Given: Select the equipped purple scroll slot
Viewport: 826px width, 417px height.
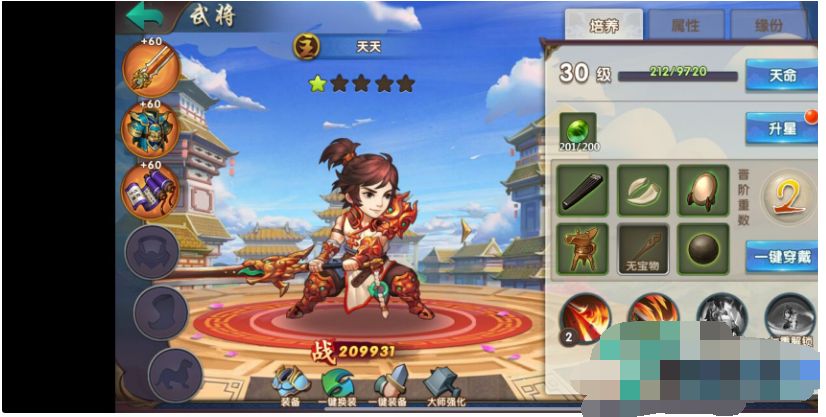Looking at the screenshot, I should click(151, 191).
